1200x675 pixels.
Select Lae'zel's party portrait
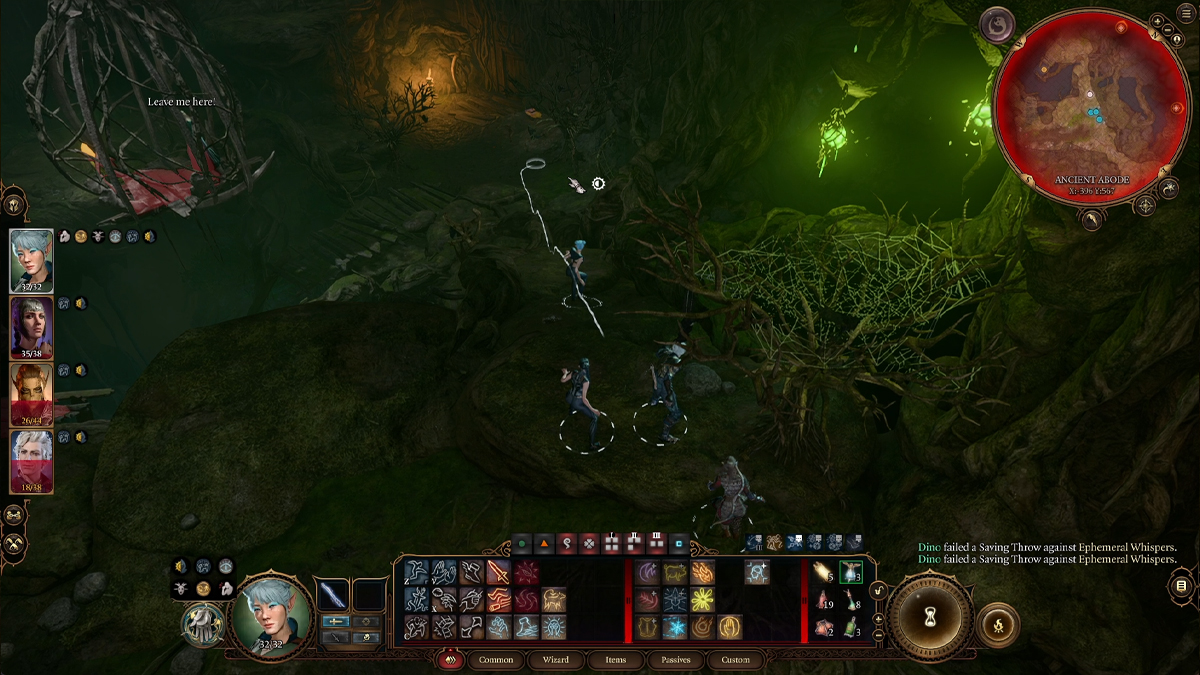click(x=31, y=394)
